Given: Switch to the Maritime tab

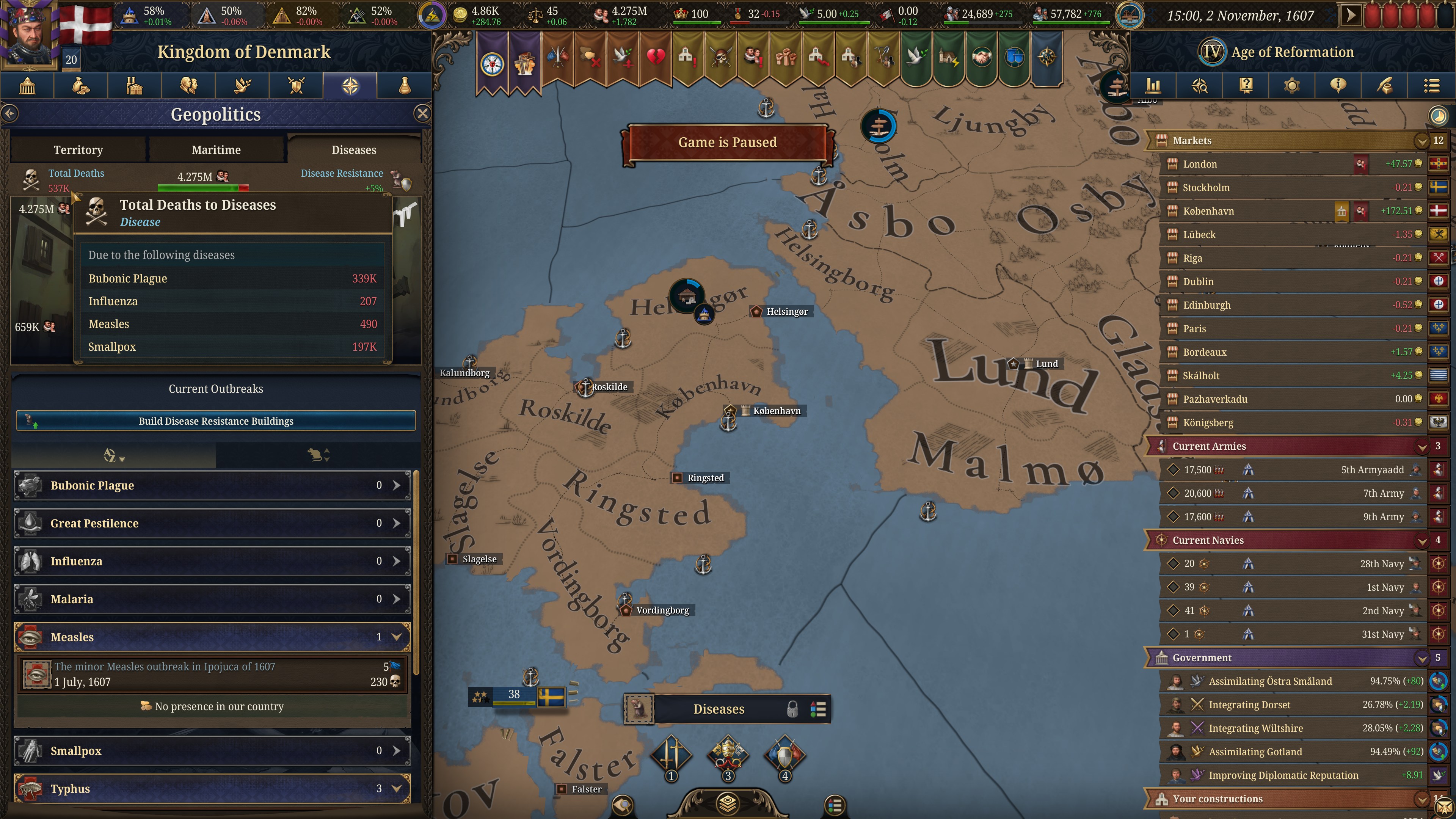Looking at the screenshot, I should click(216, 149).
